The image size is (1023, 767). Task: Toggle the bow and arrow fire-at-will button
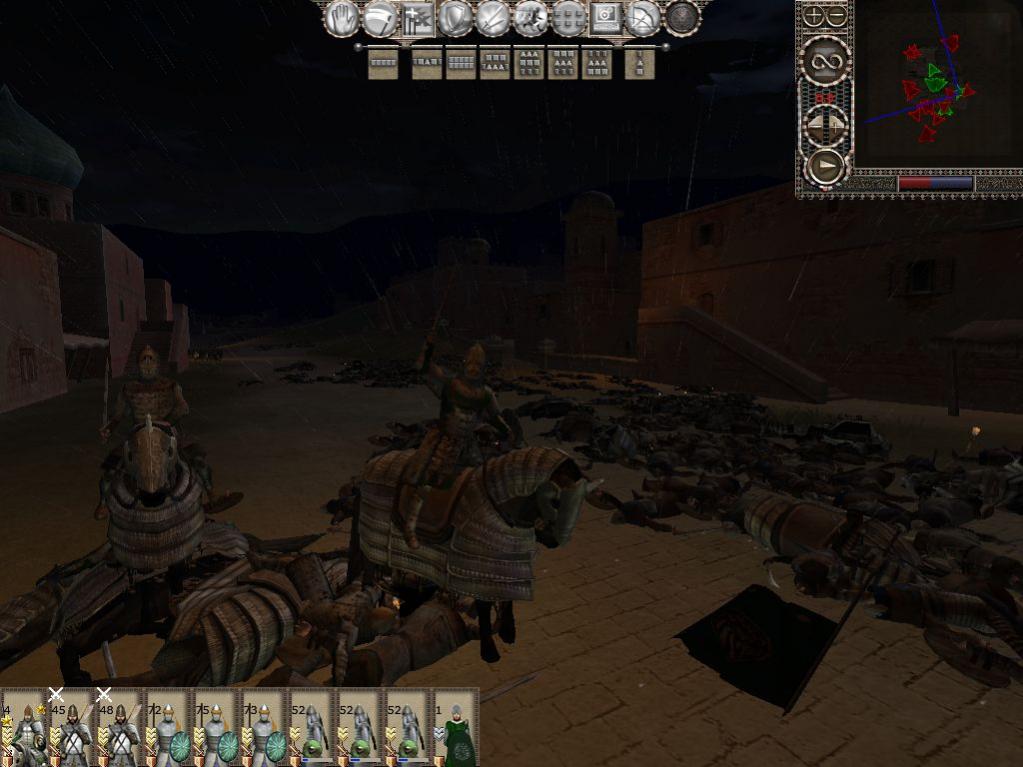coord(643,18)
